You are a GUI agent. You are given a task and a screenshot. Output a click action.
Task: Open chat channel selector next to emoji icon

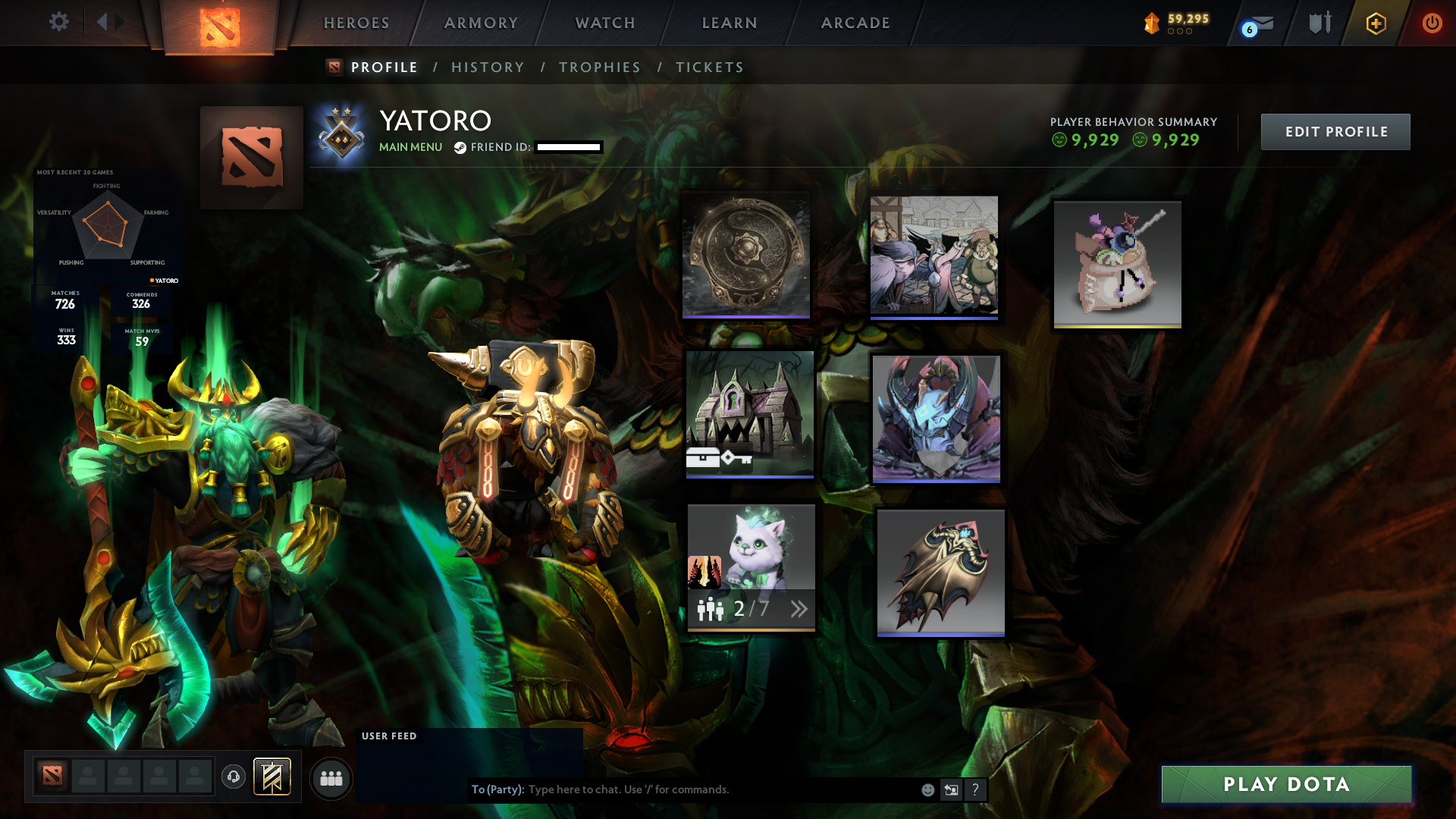tap(952, 789)
